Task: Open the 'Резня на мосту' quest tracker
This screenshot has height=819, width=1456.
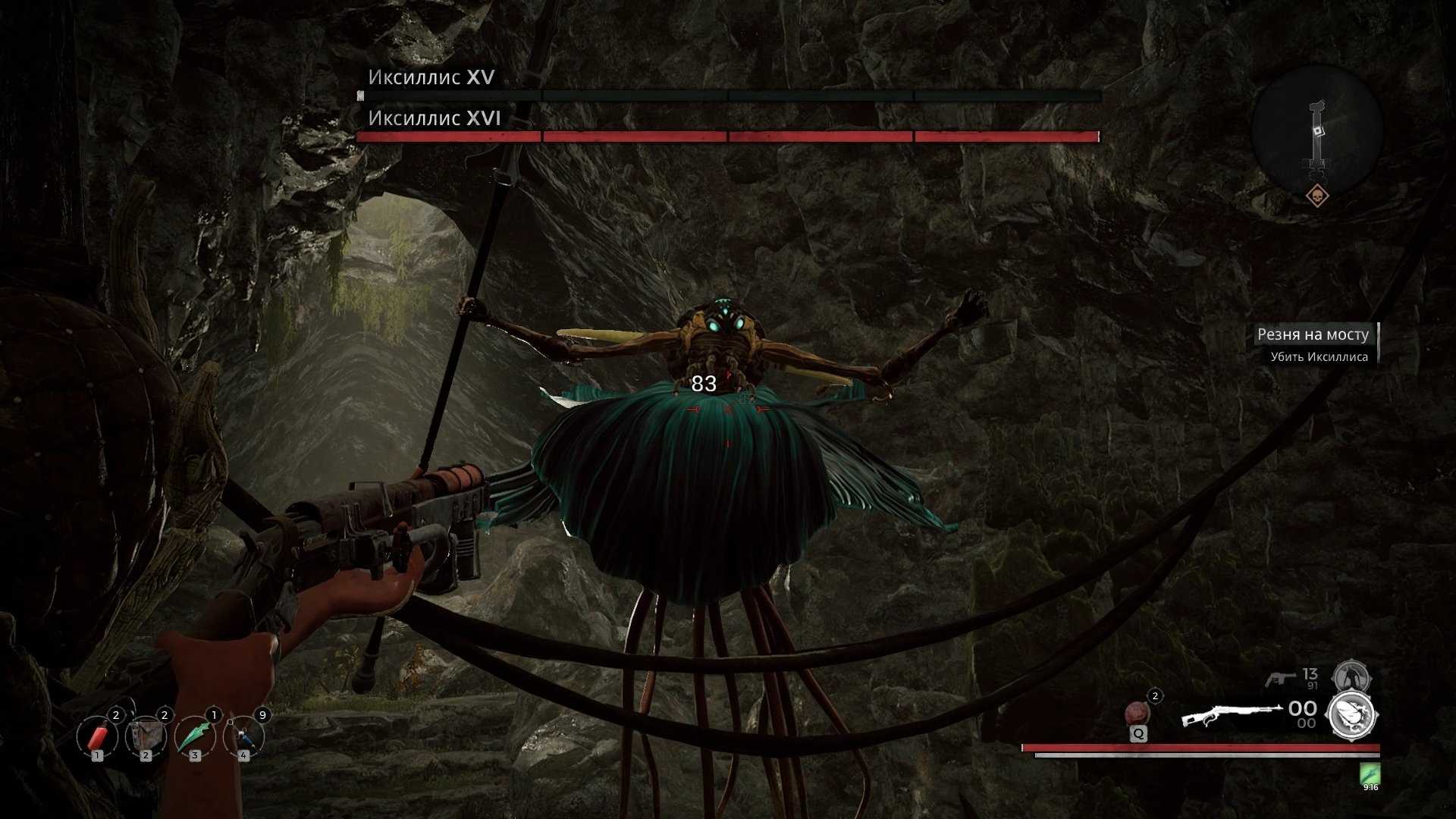Action: tap(1313, 334)
